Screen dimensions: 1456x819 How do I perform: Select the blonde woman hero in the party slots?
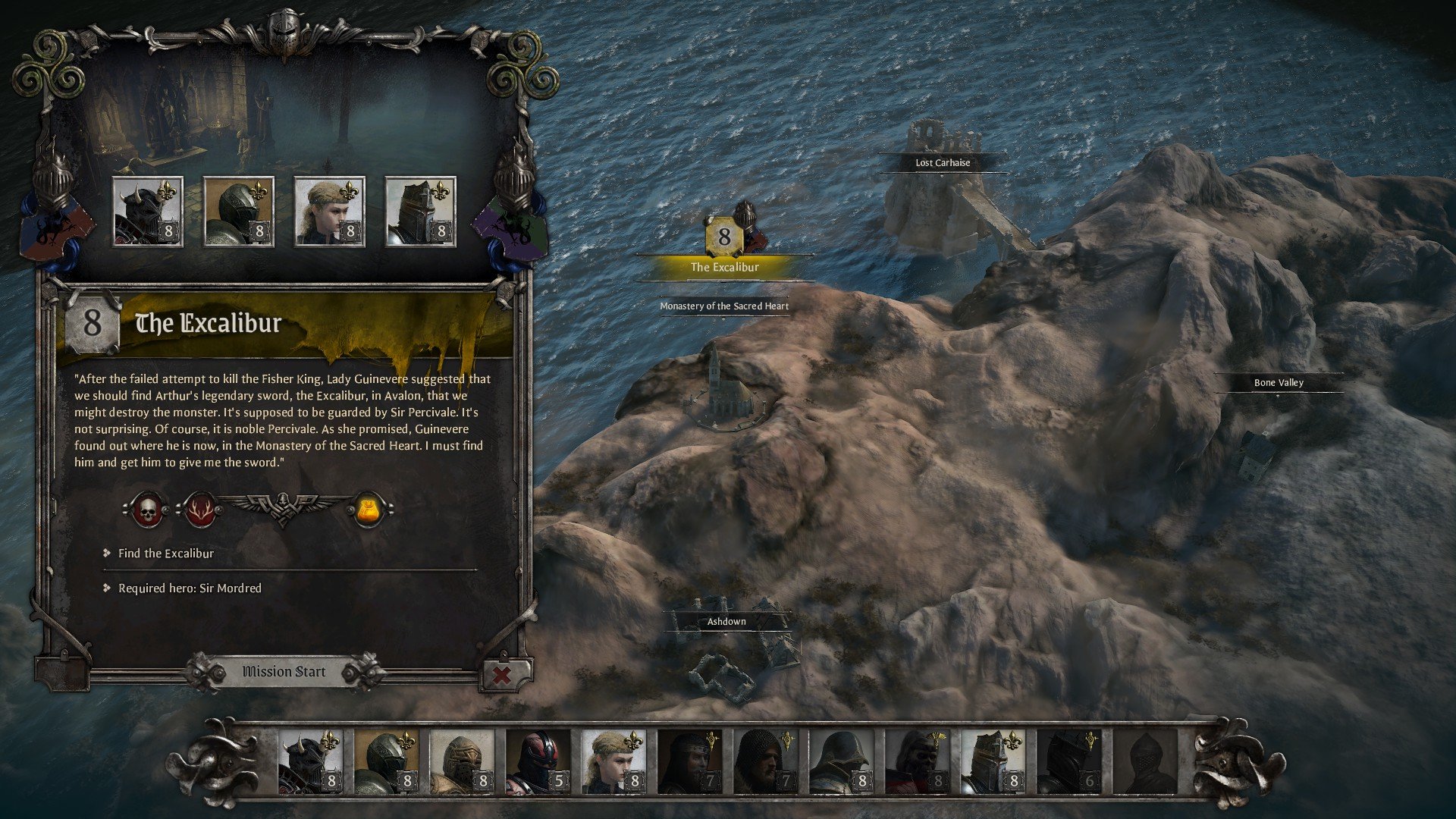coord(329,212)
